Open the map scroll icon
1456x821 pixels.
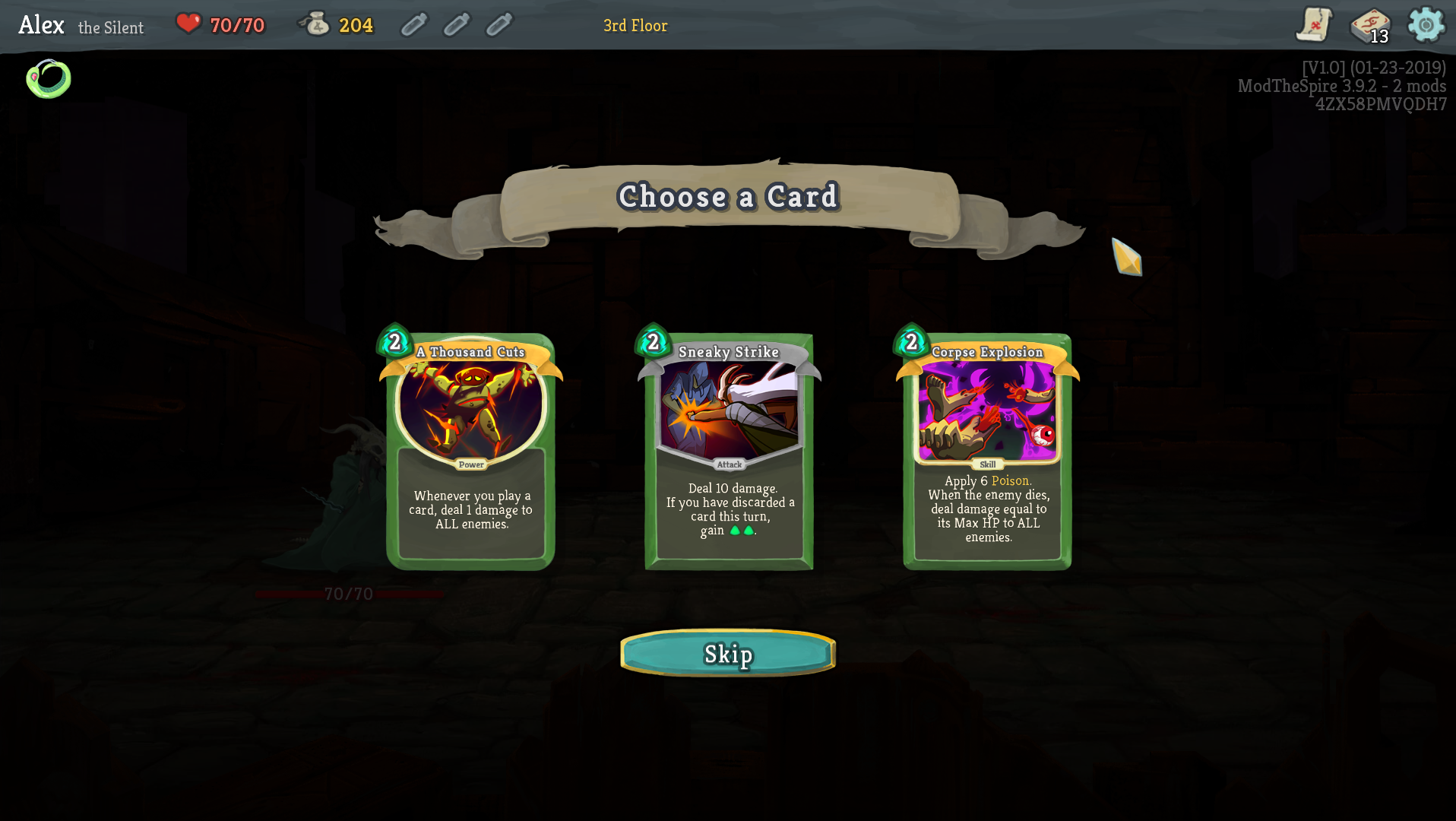click(1314, 25)
